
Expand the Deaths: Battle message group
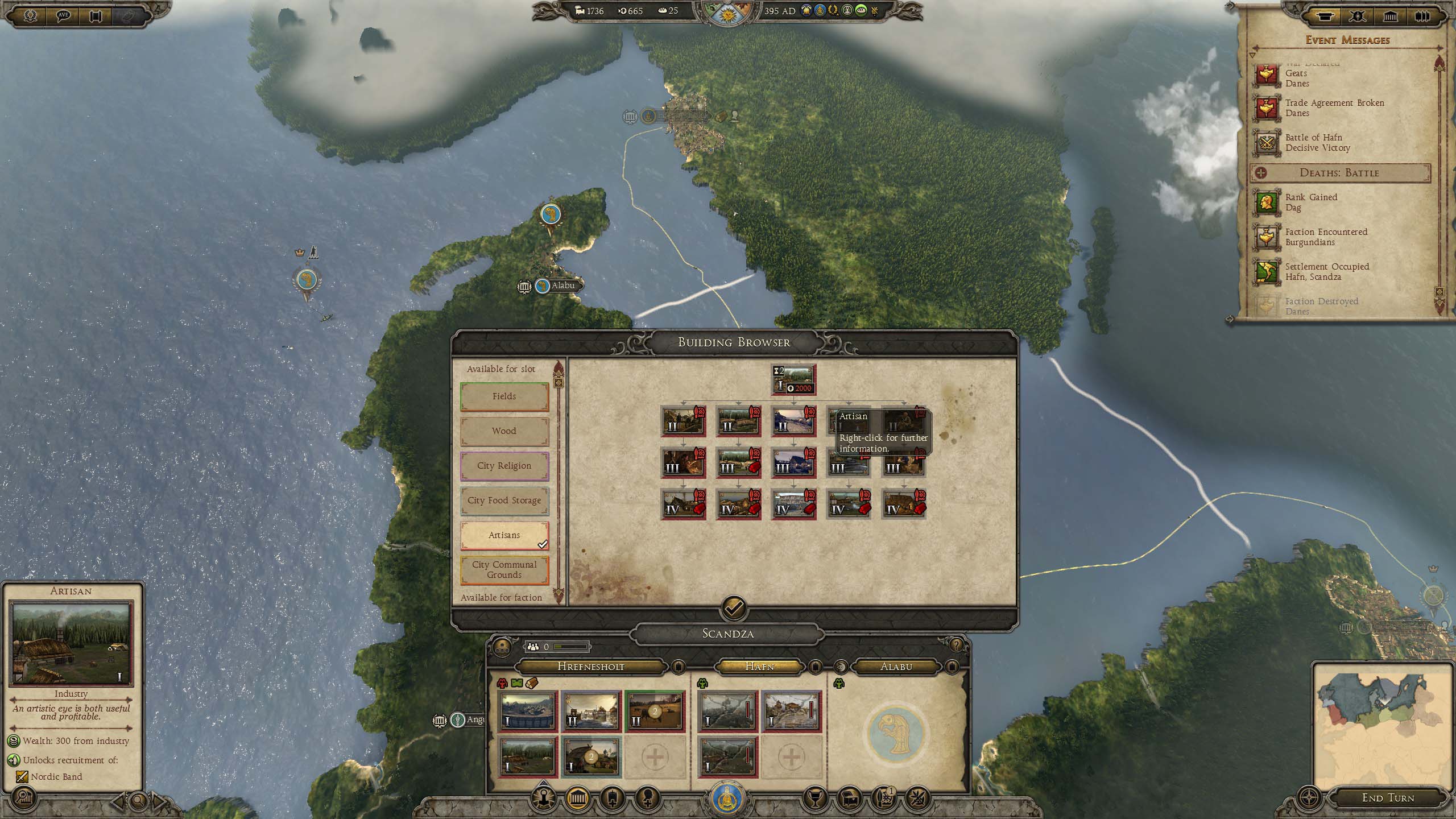(x=1339, y=173)
